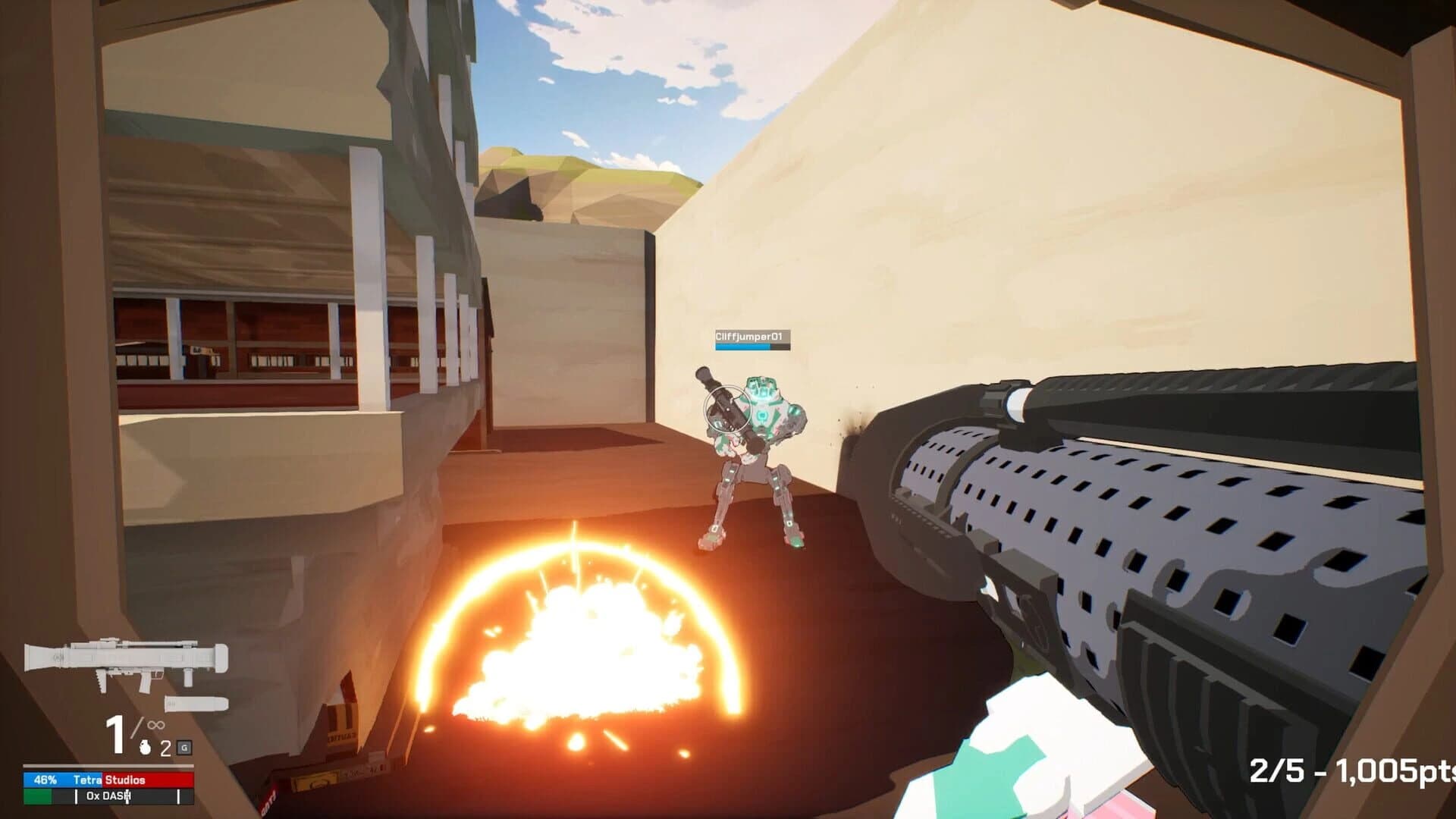Click the Cliffjumper01 player name
This screenshot has width=1456, height=819.
pyautogui.click(x=751, y=336)
